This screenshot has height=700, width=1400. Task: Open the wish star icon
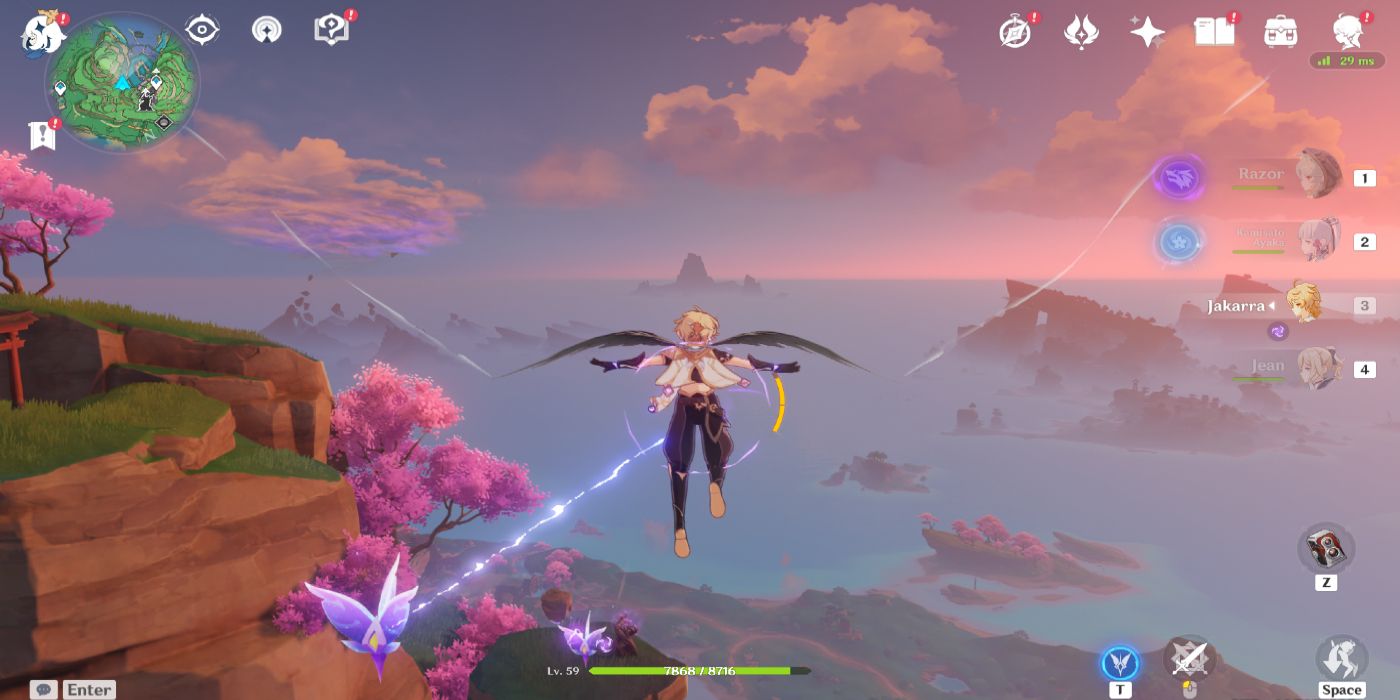[1146, 32]
